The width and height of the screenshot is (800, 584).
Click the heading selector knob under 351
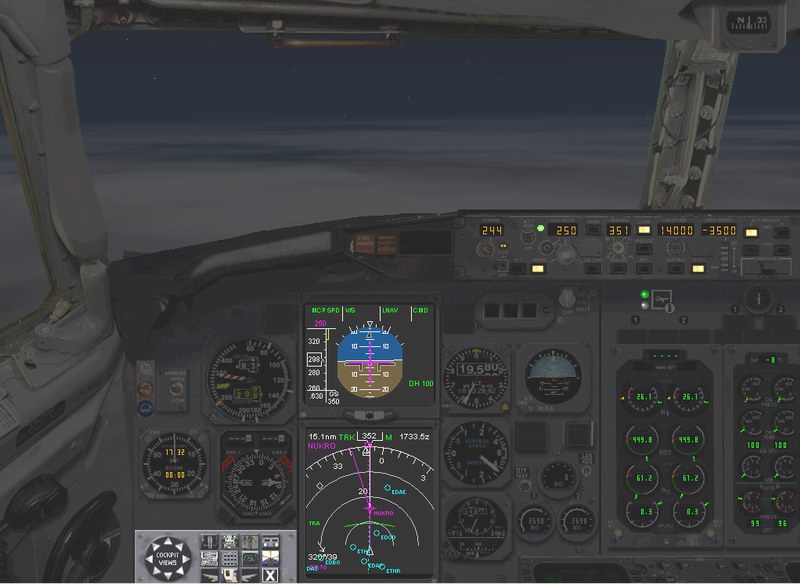[x=617, y=249]
